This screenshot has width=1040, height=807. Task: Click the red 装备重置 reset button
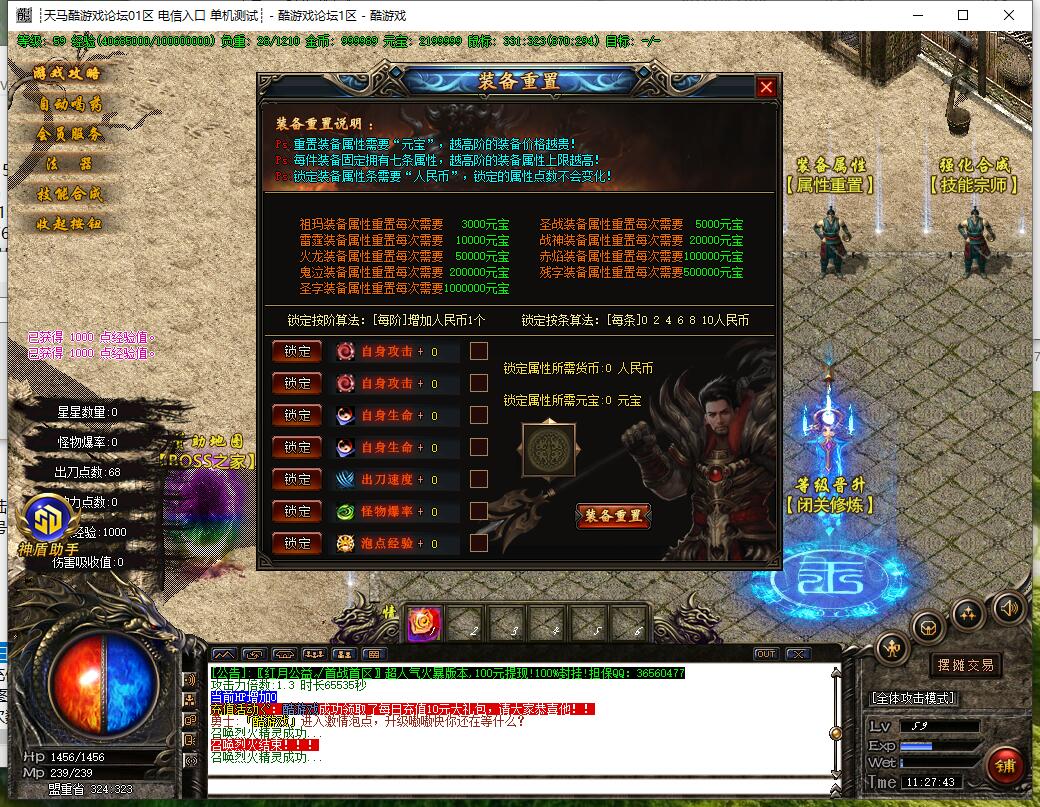pyautogui.click(x=613, y=516)
